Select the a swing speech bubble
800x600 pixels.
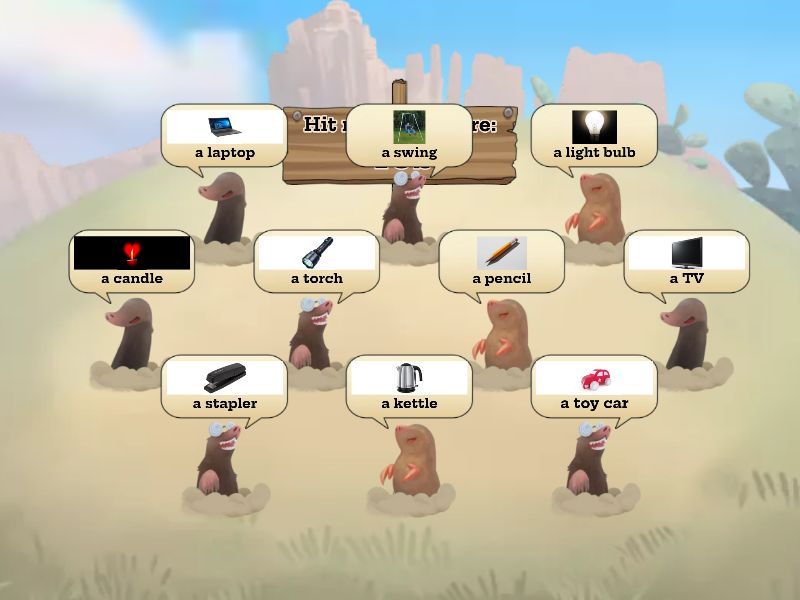click(x=409, y=135)
